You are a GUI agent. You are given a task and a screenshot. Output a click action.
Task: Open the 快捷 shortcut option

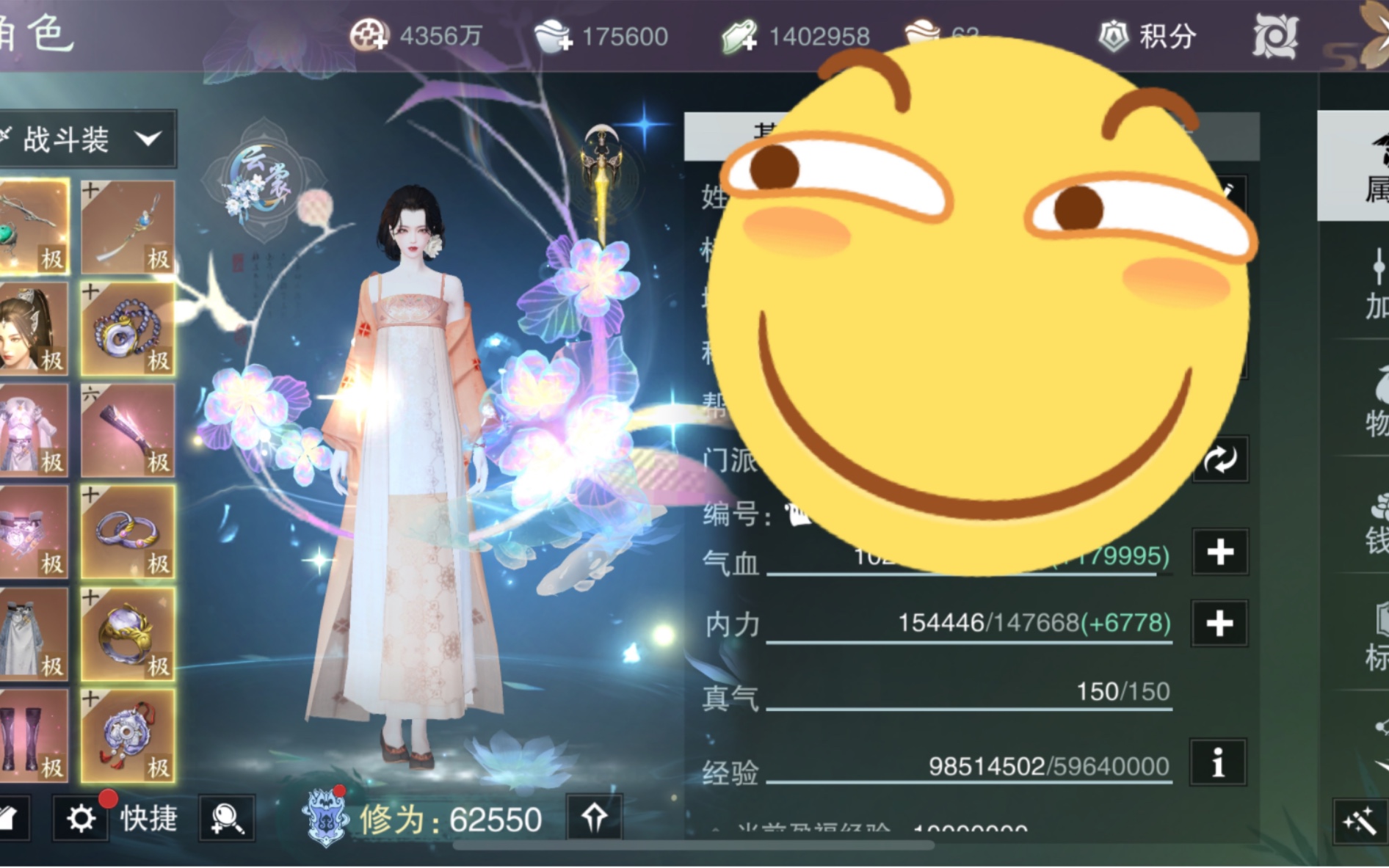(149, 818)
